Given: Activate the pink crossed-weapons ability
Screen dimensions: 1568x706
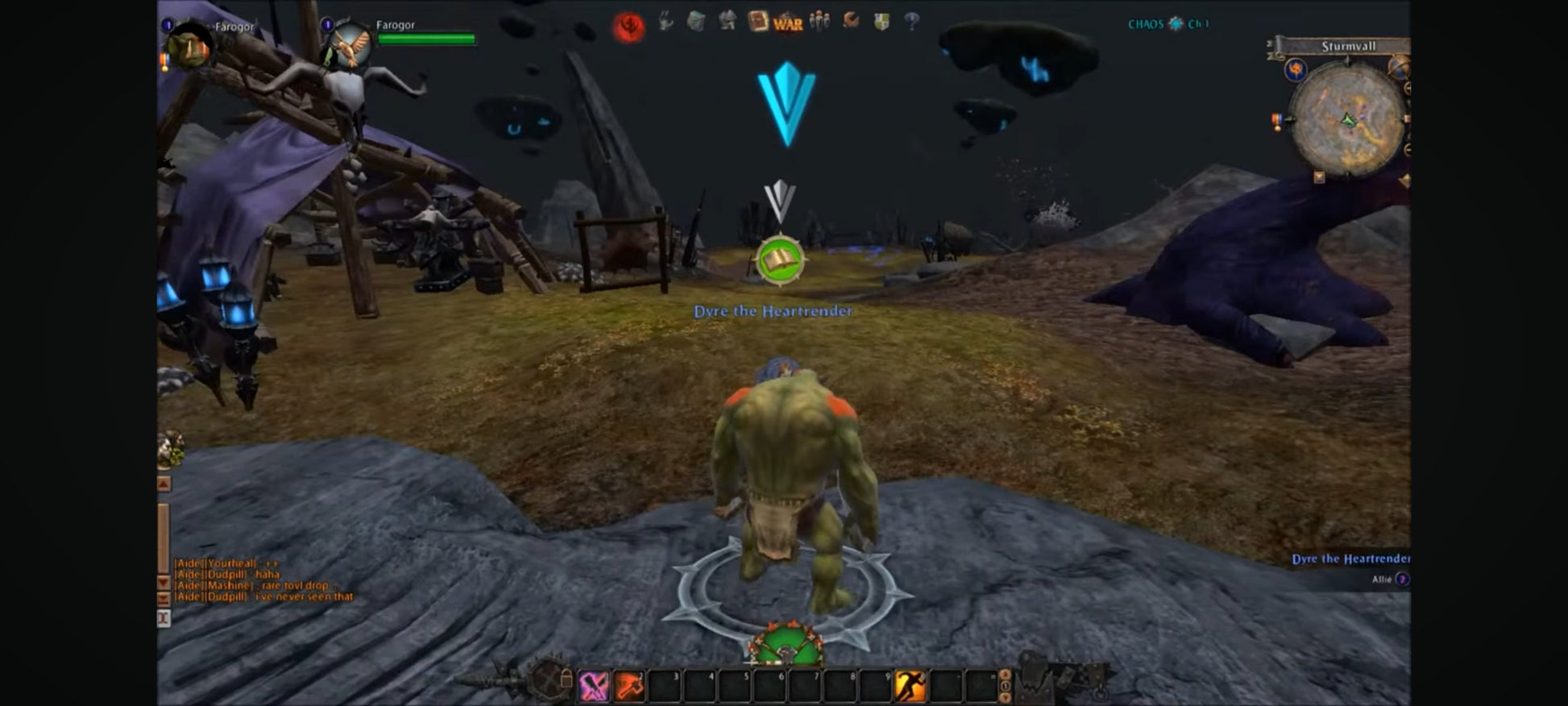Looking at the screenshot, I should (x=594, y=686).
